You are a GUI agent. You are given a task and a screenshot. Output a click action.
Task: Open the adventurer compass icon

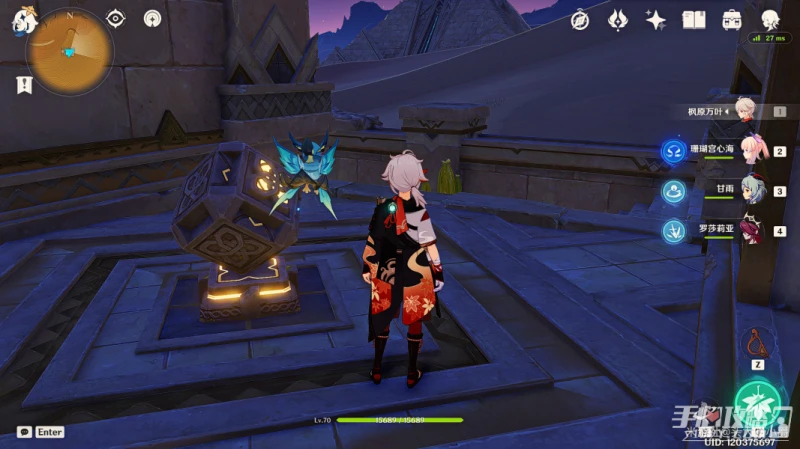tap(580, 20)
